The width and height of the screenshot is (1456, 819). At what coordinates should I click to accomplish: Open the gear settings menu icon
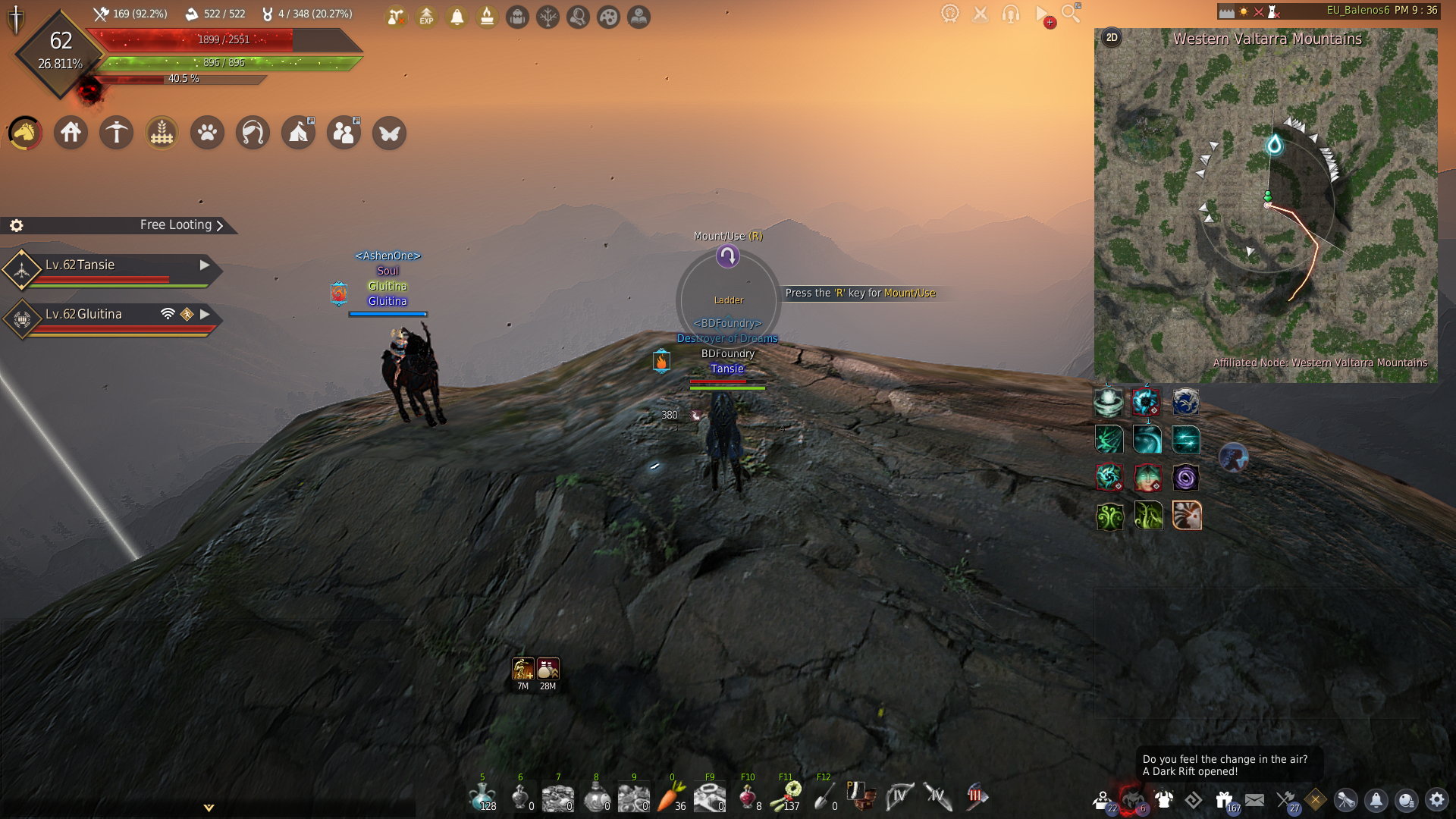pos(1436,799)
